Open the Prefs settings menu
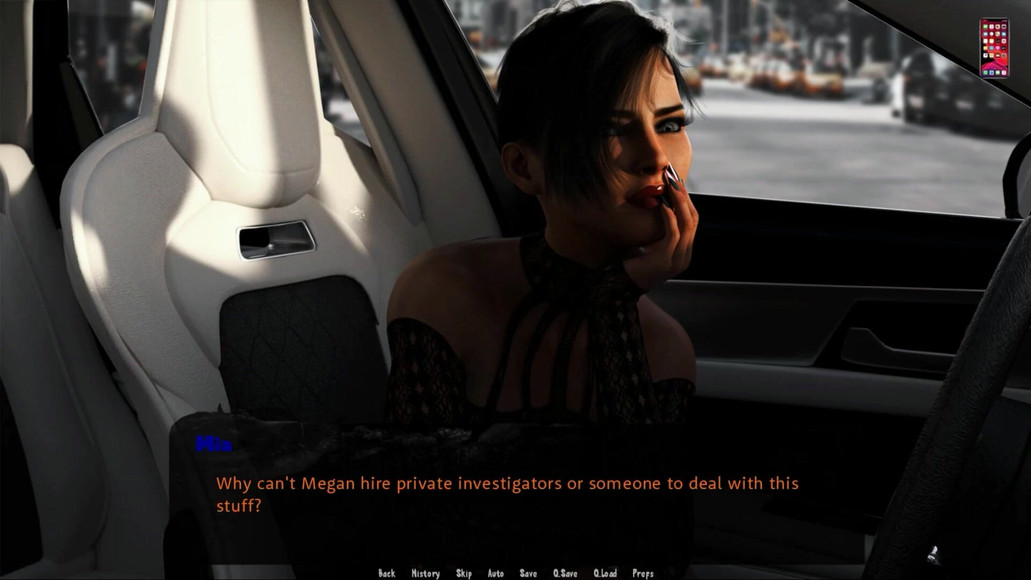 pos(643,573)
